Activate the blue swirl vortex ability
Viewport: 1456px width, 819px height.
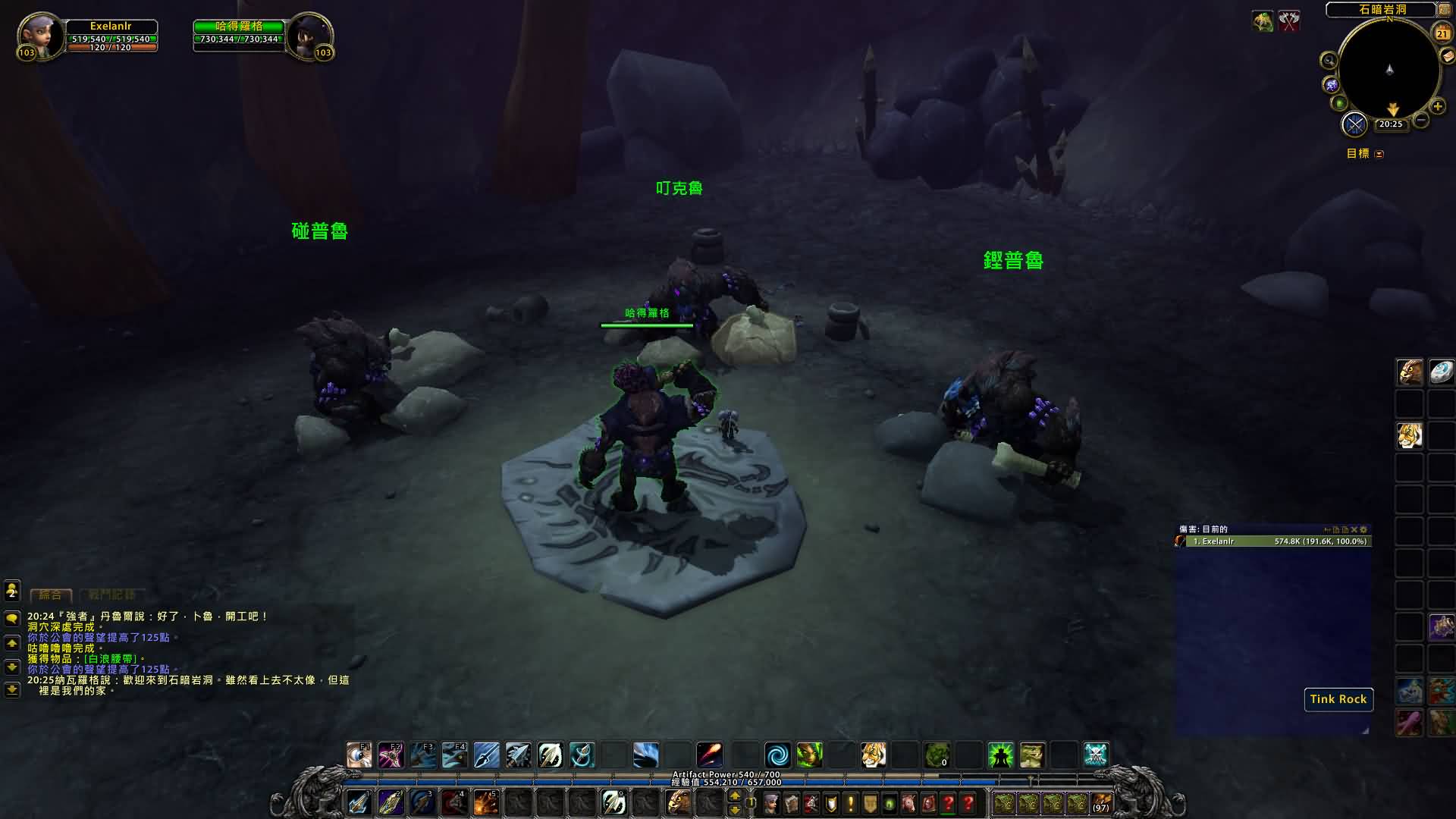[x=777, y=755]
